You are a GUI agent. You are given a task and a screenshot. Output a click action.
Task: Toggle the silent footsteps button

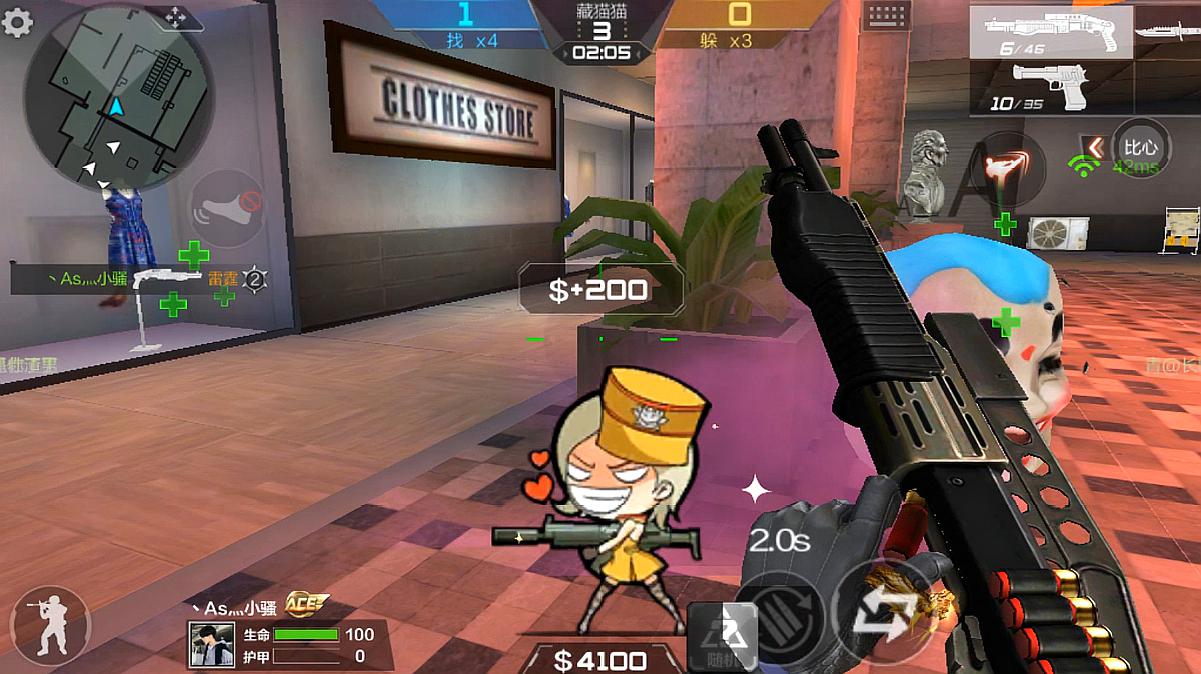[226, 209]
